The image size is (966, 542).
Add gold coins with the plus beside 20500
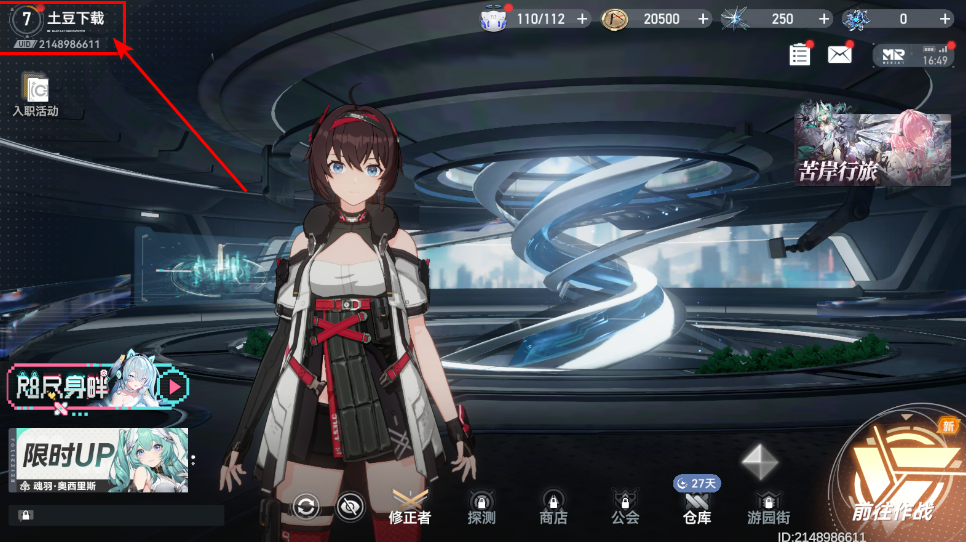[x=703, y=19]
